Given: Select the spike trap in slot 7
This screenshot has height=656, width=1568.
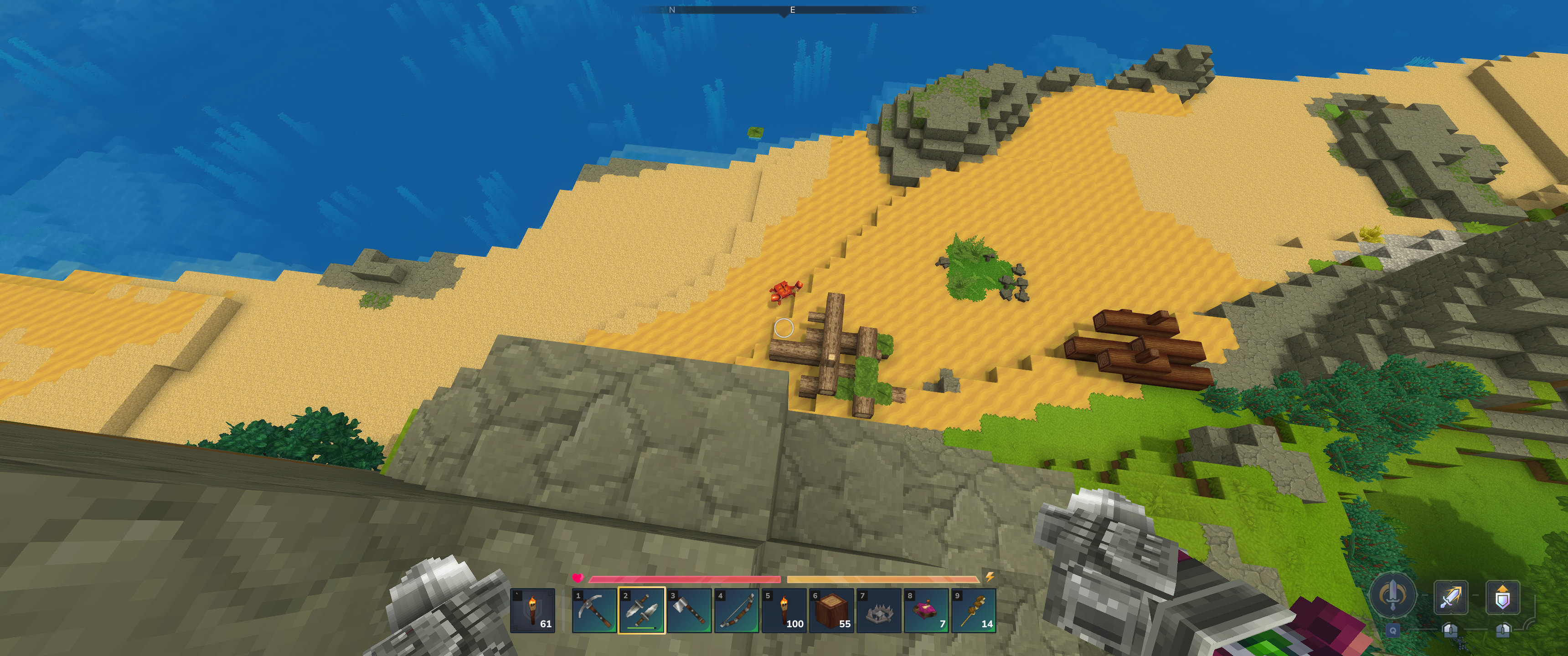Looking at the screenshot, I should (879, 610).
